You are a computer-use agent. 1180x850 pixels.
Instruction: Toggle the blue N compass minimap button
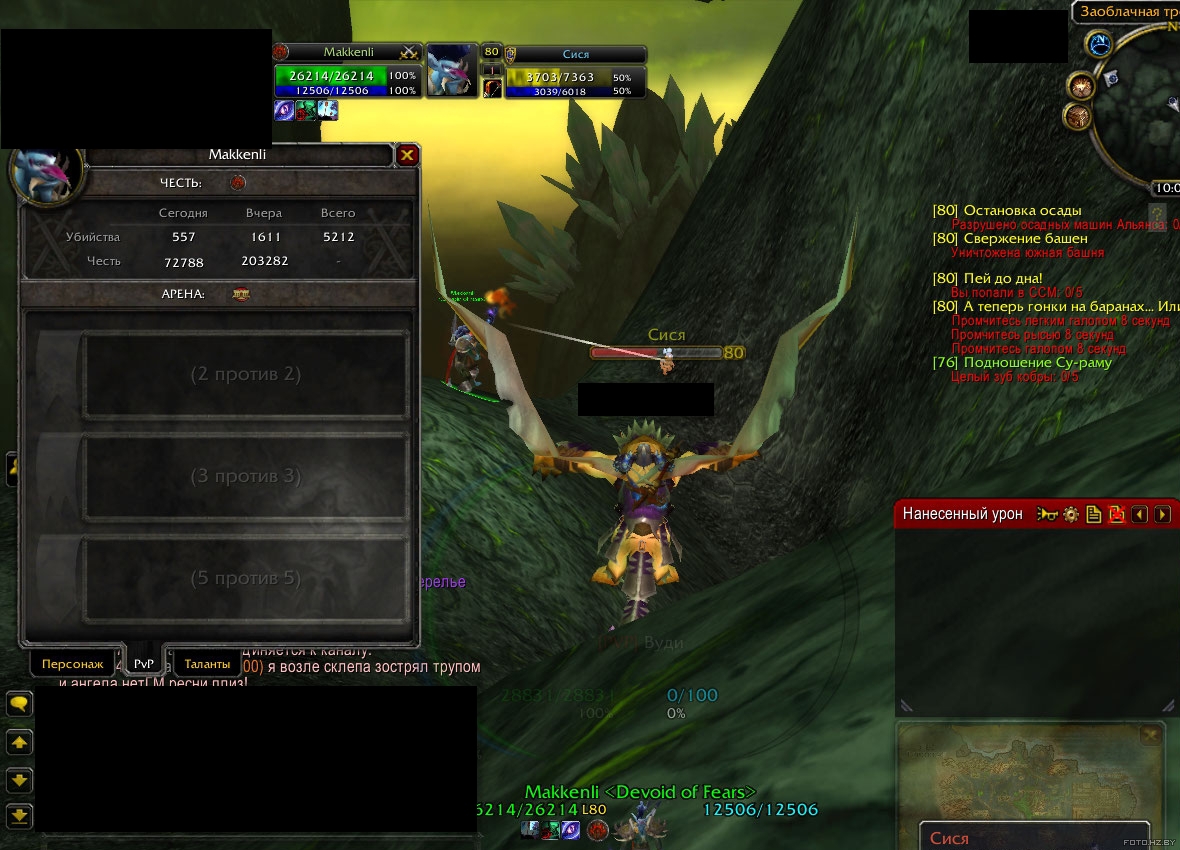[x=1101, y=43]
